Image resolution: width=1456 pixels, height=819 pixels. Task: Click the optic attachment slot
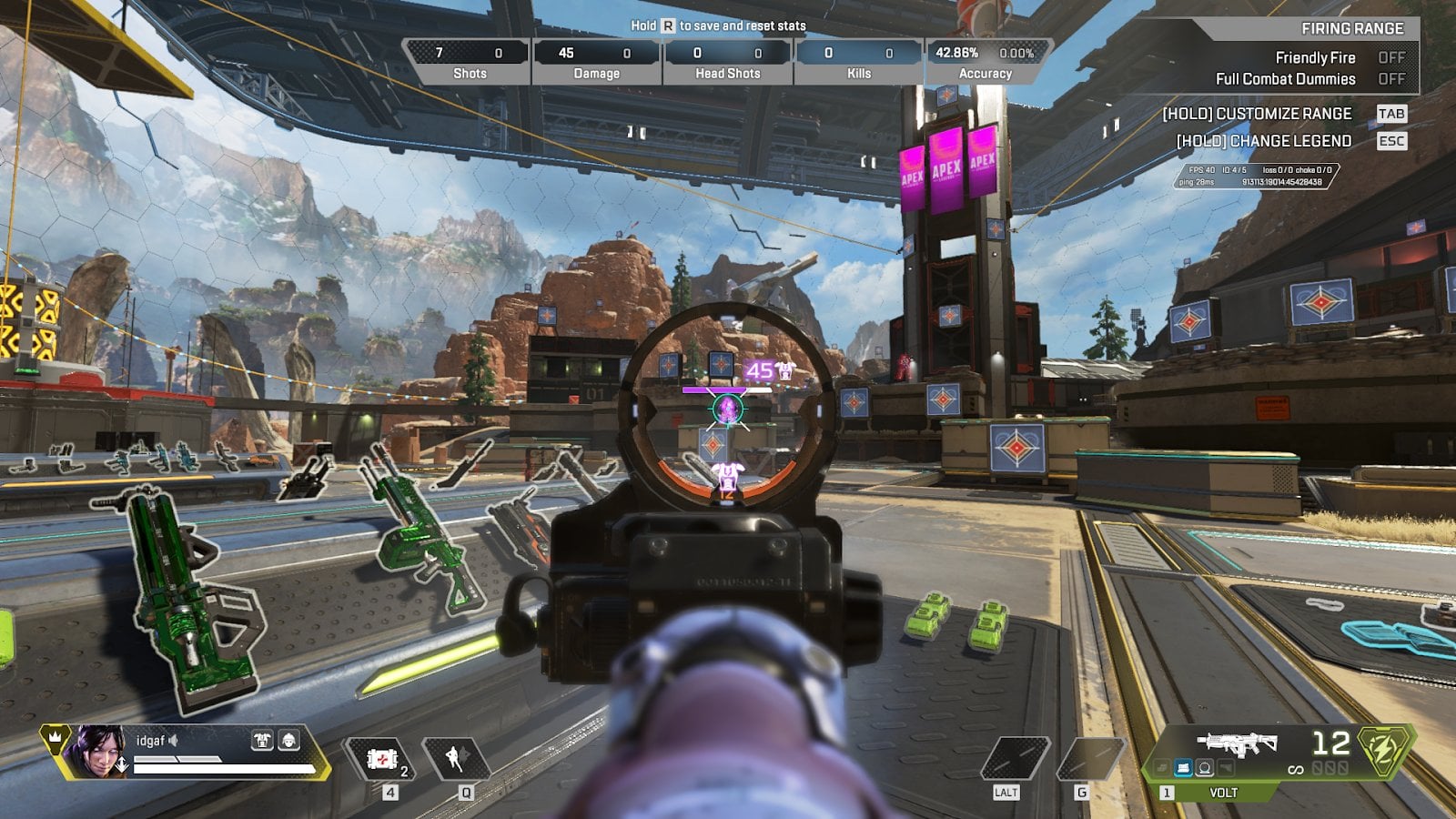click(1205, 769)
